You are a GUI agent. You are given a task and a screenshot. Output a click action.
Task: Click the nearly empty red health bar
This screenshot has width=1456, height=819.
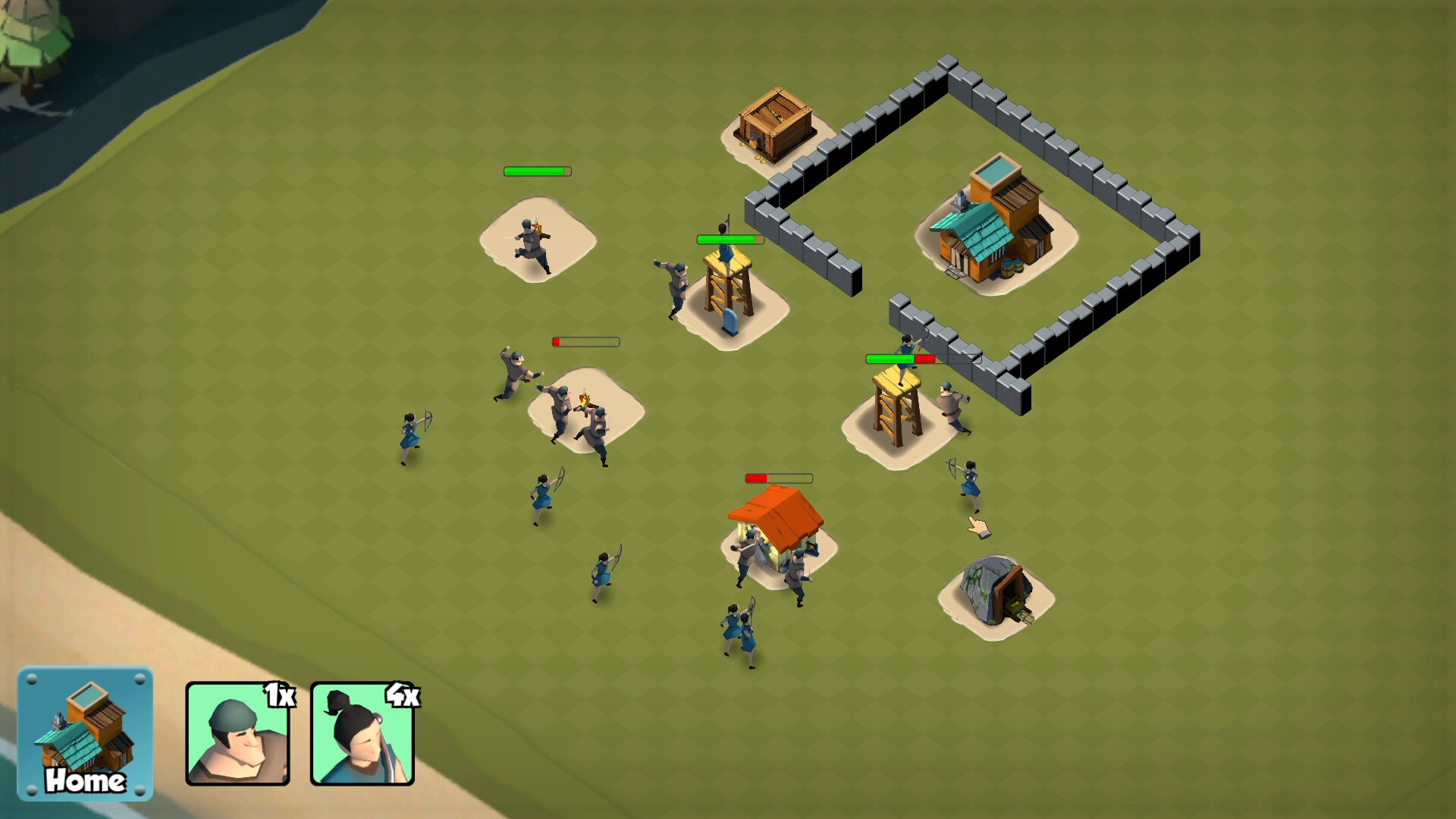pyautogui.click(x=584, y=341)
